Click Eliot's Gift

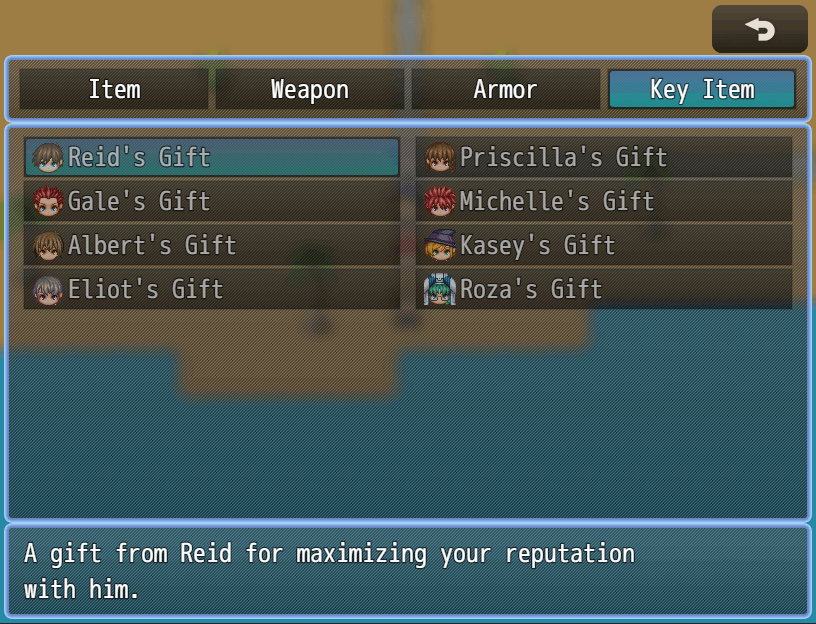(x=212, y=289)
